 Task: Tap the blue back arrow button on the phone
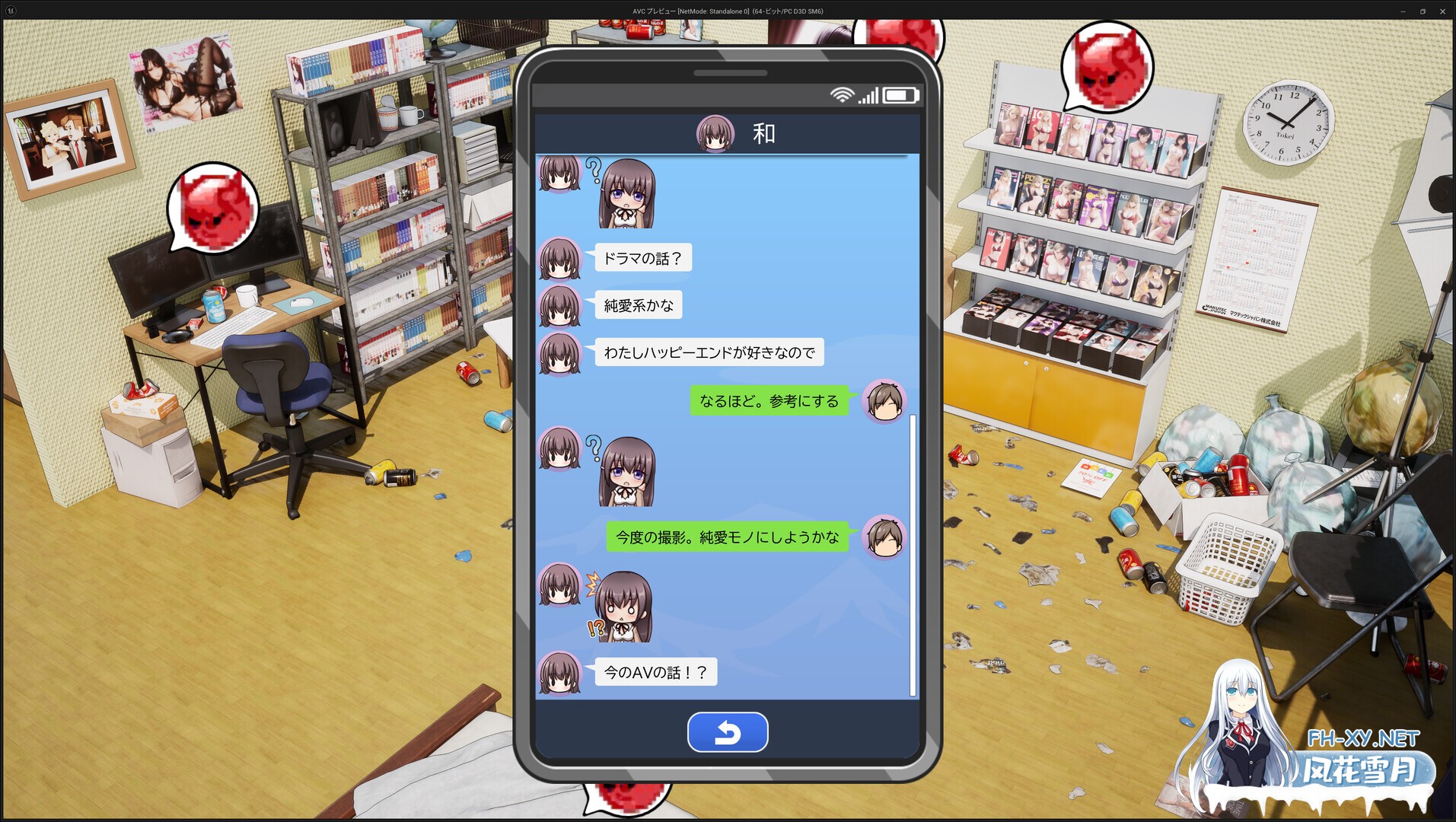(x=728, y=731)
